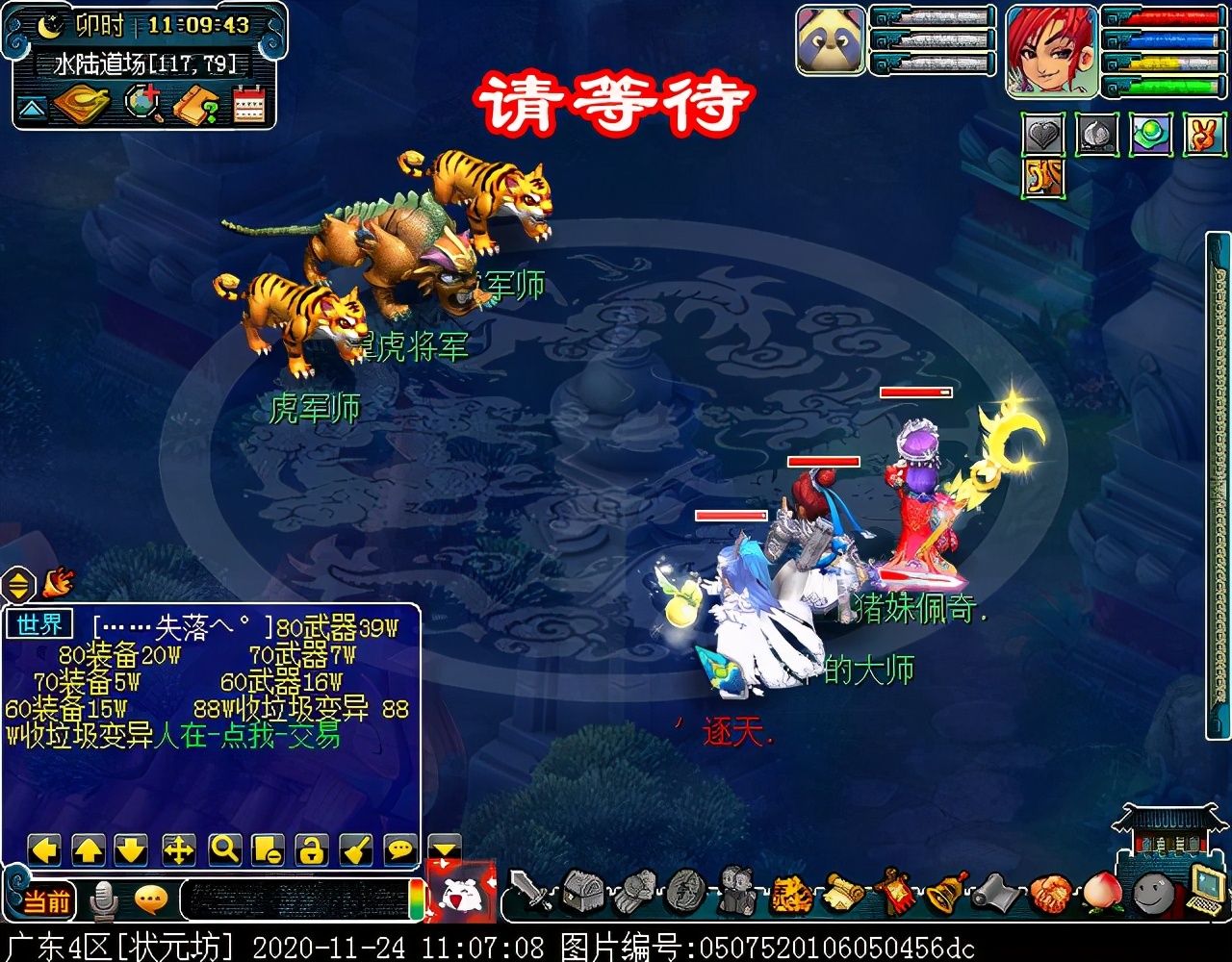Lock the chat window with padlock button
This screenshot has width=1232, height=962.
[311, 849]
